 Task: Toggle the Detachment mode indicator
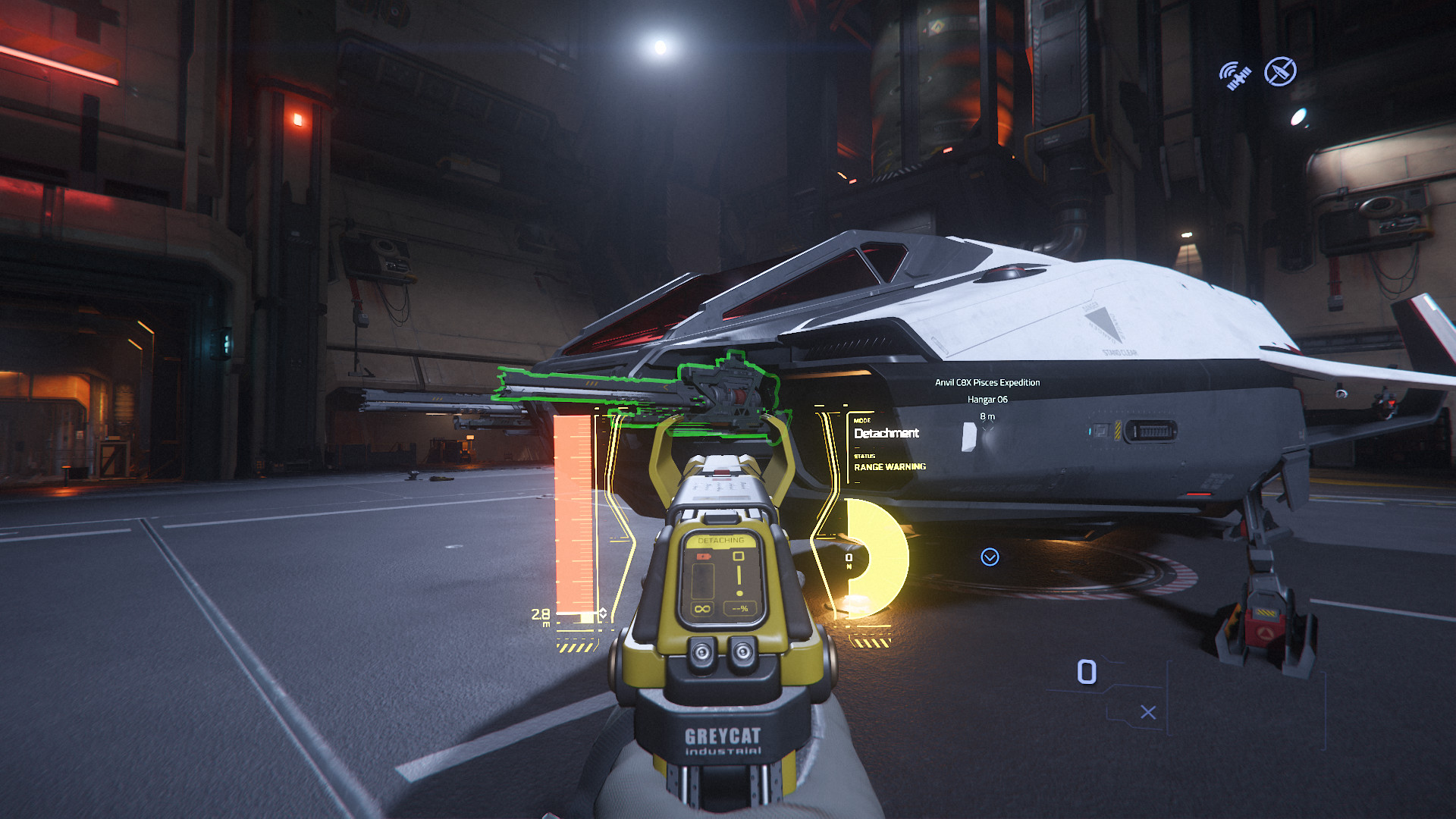(x=886, y=434)
